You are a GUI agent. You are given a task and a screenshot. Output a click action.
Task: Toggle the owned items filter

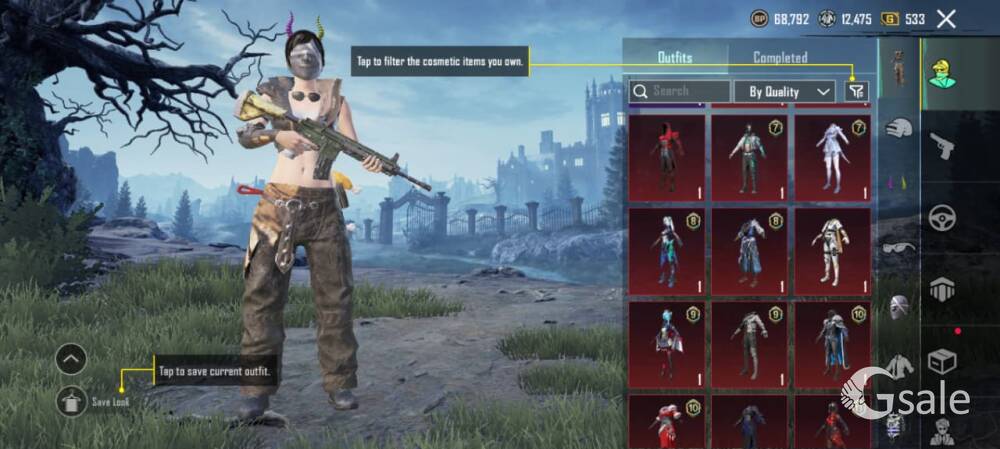pos(855,91)
